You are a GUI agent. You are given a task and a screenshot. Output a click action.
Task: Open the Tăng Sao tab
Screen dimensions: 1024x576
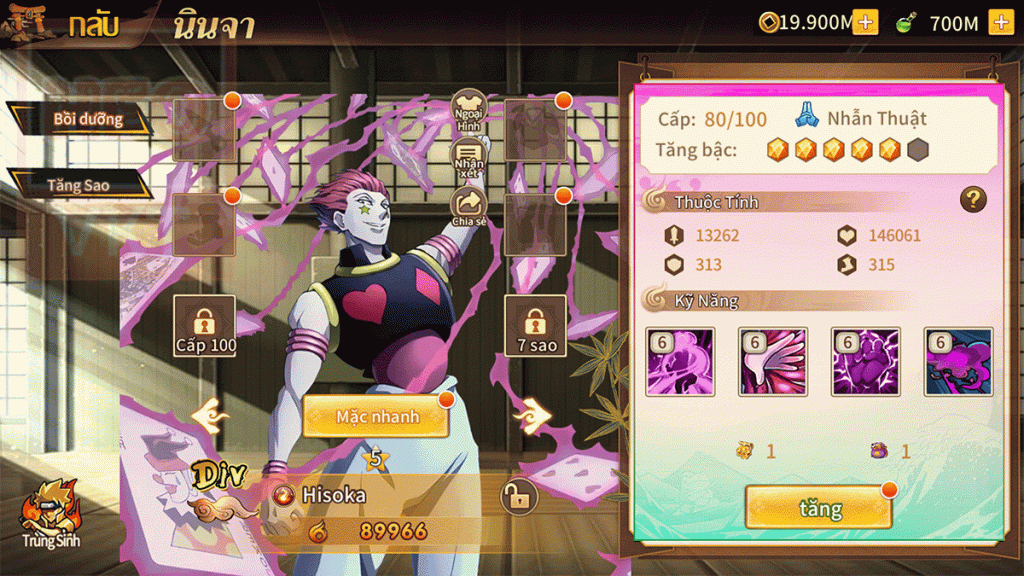coord(80,185)
